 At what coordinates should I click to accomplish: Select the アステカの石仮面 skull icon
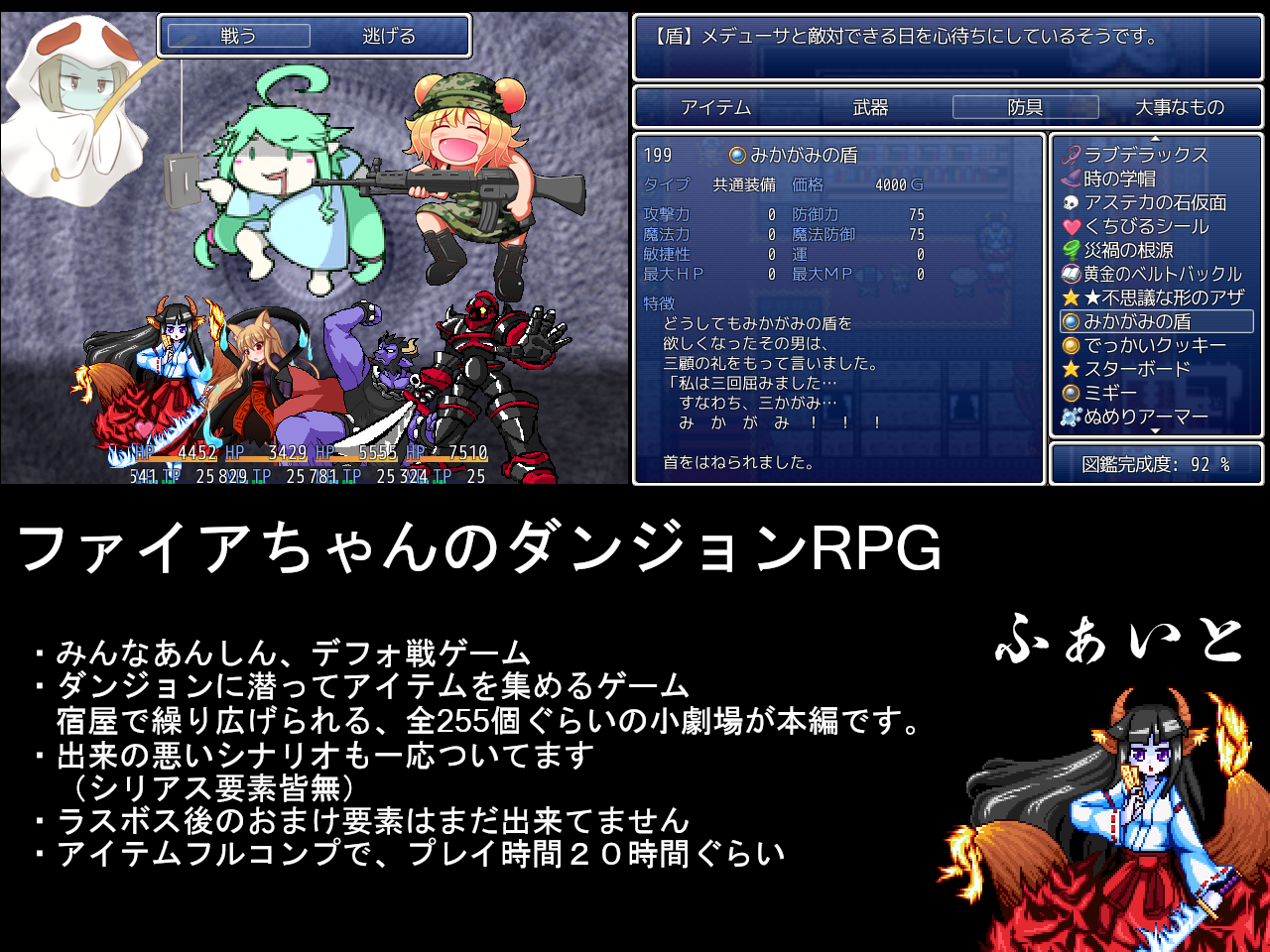coord(1068,201)
